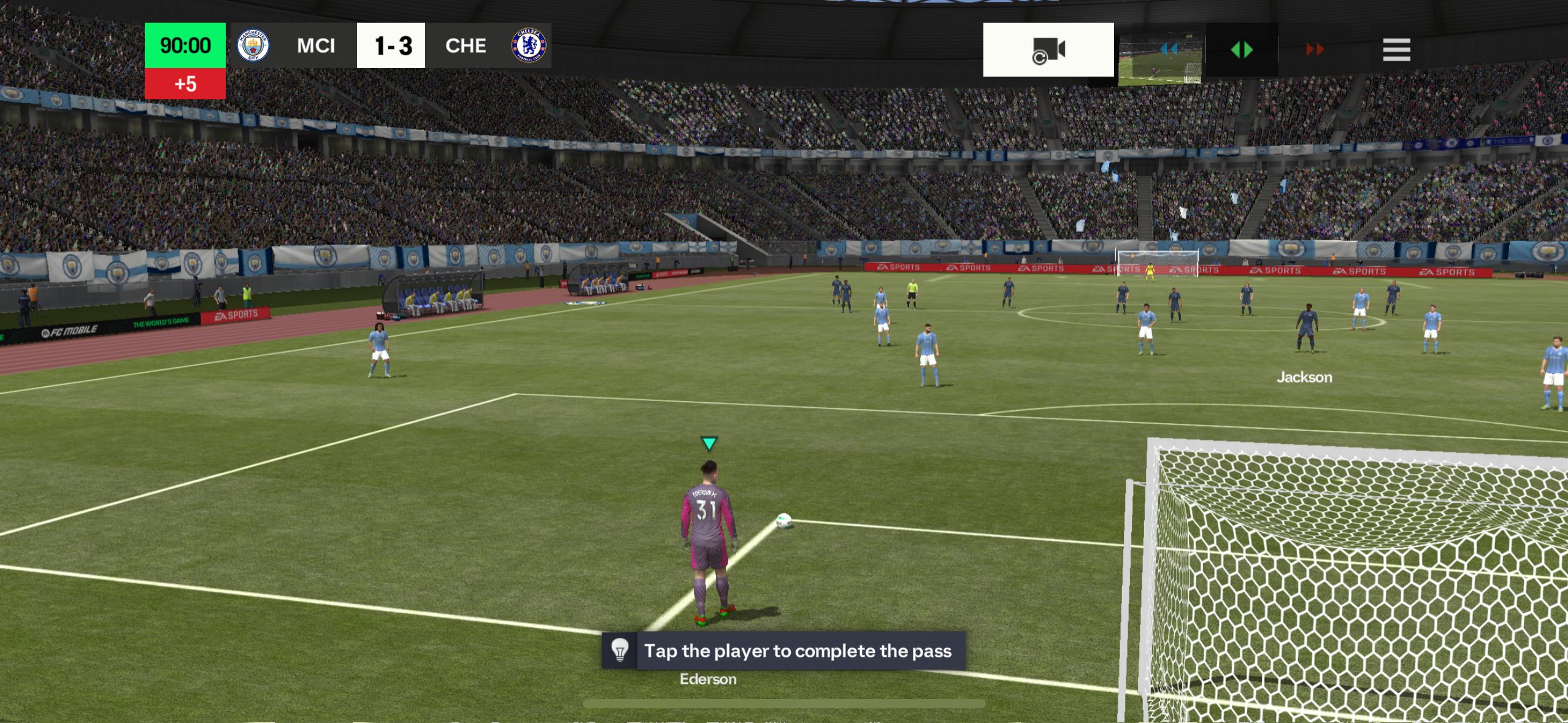Screen dimensions: 1568x723
Task: Click the 1-3 scoreline display
Action: tap(391, 45)
